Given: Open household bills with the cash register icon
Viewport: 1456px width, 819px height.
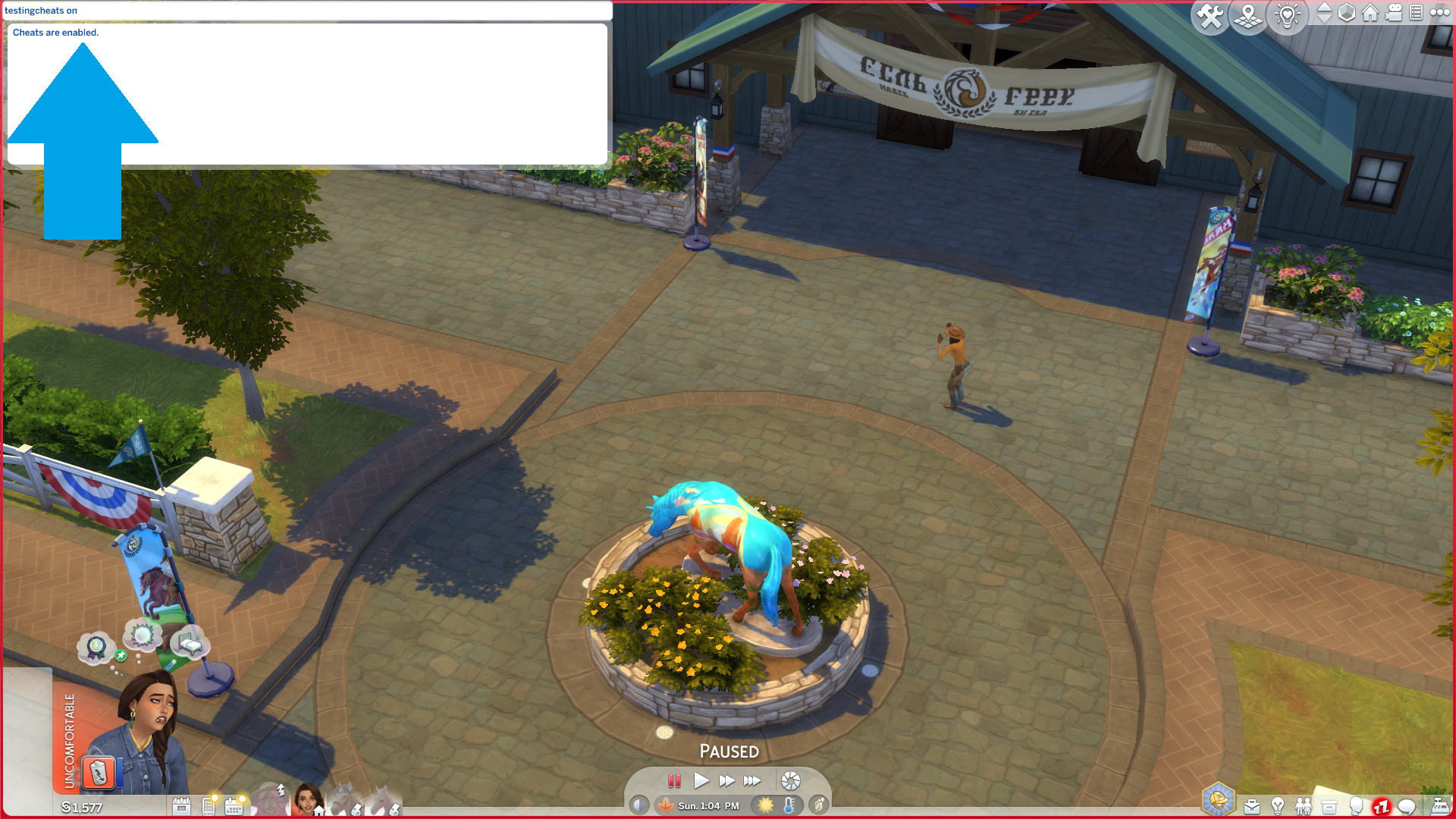Looking at the screenshot, I should pyautogui.click(x=1440, y=805).
